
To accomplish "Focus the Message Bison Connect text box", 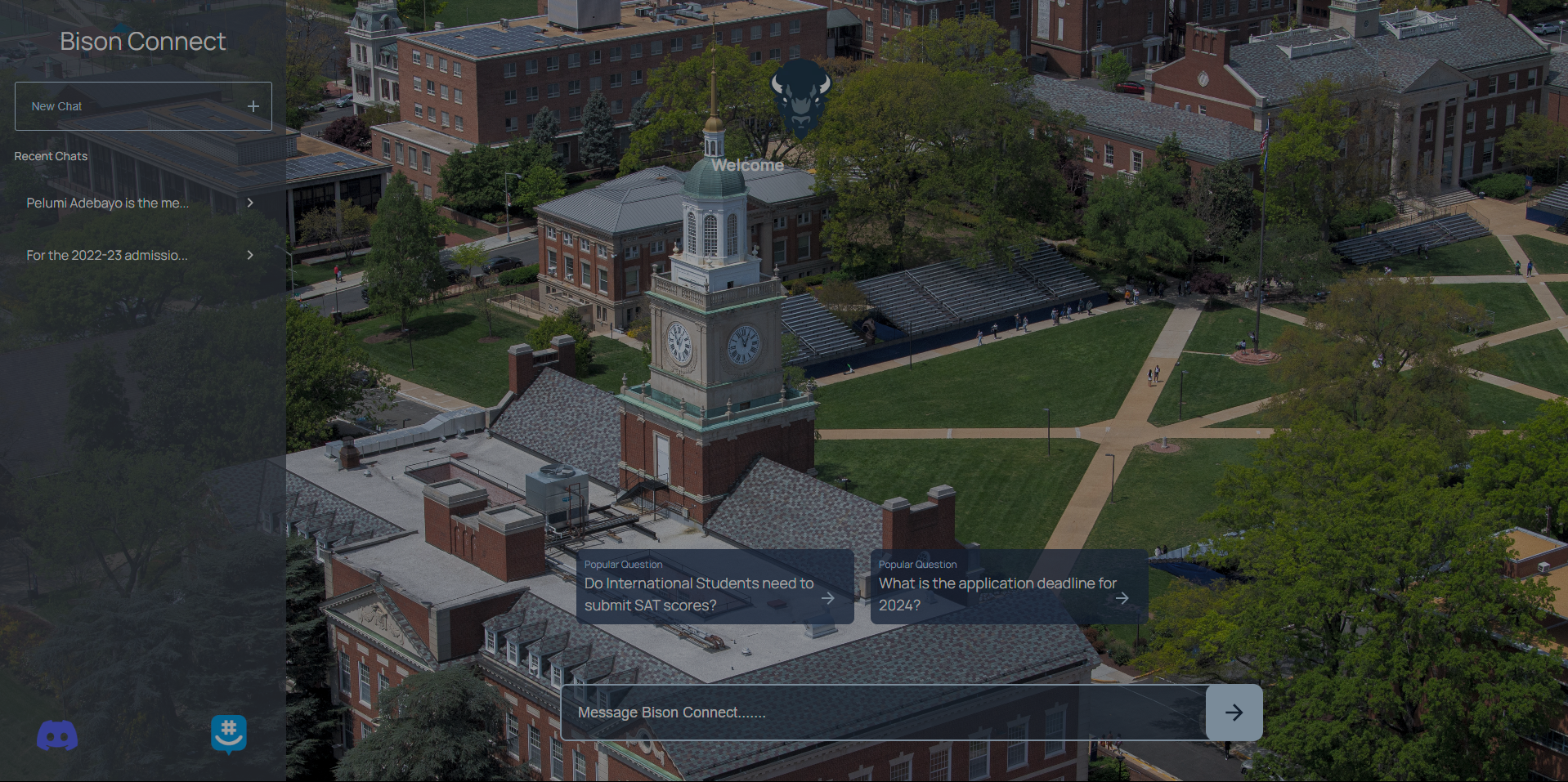I will 883,713.
